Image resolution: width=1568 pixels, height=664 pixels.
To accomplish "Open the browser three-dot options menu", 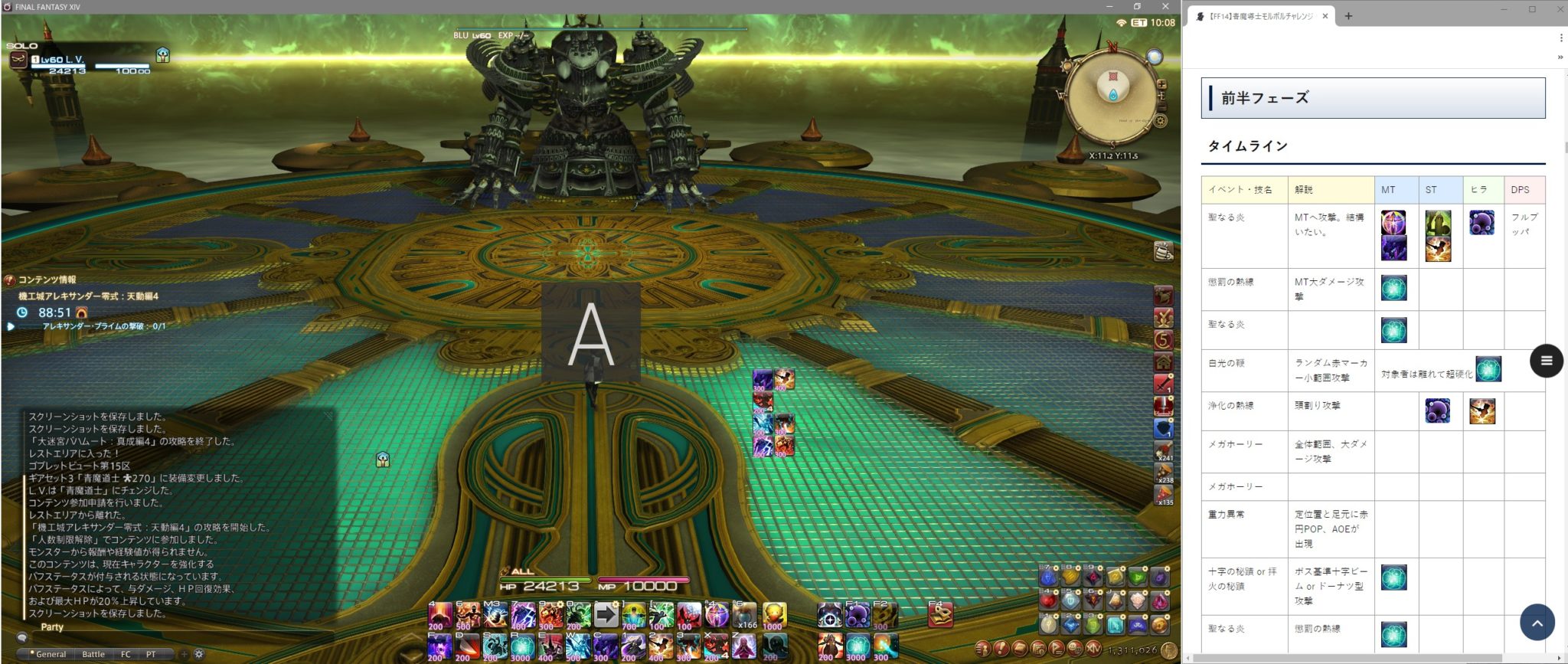I will (1560, 37).
